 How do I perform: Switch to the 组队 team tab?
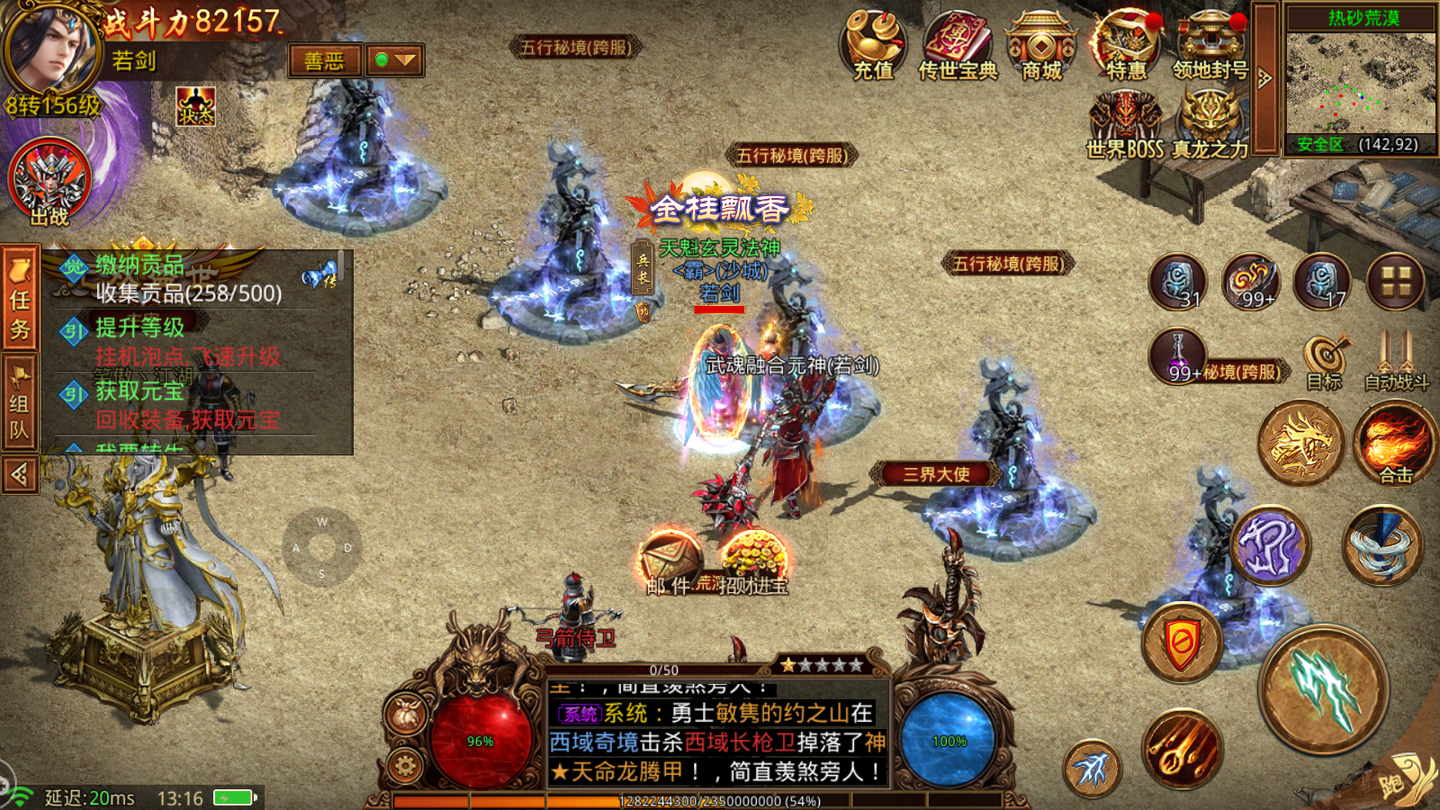pyautogui.click(x=20, y=403)
